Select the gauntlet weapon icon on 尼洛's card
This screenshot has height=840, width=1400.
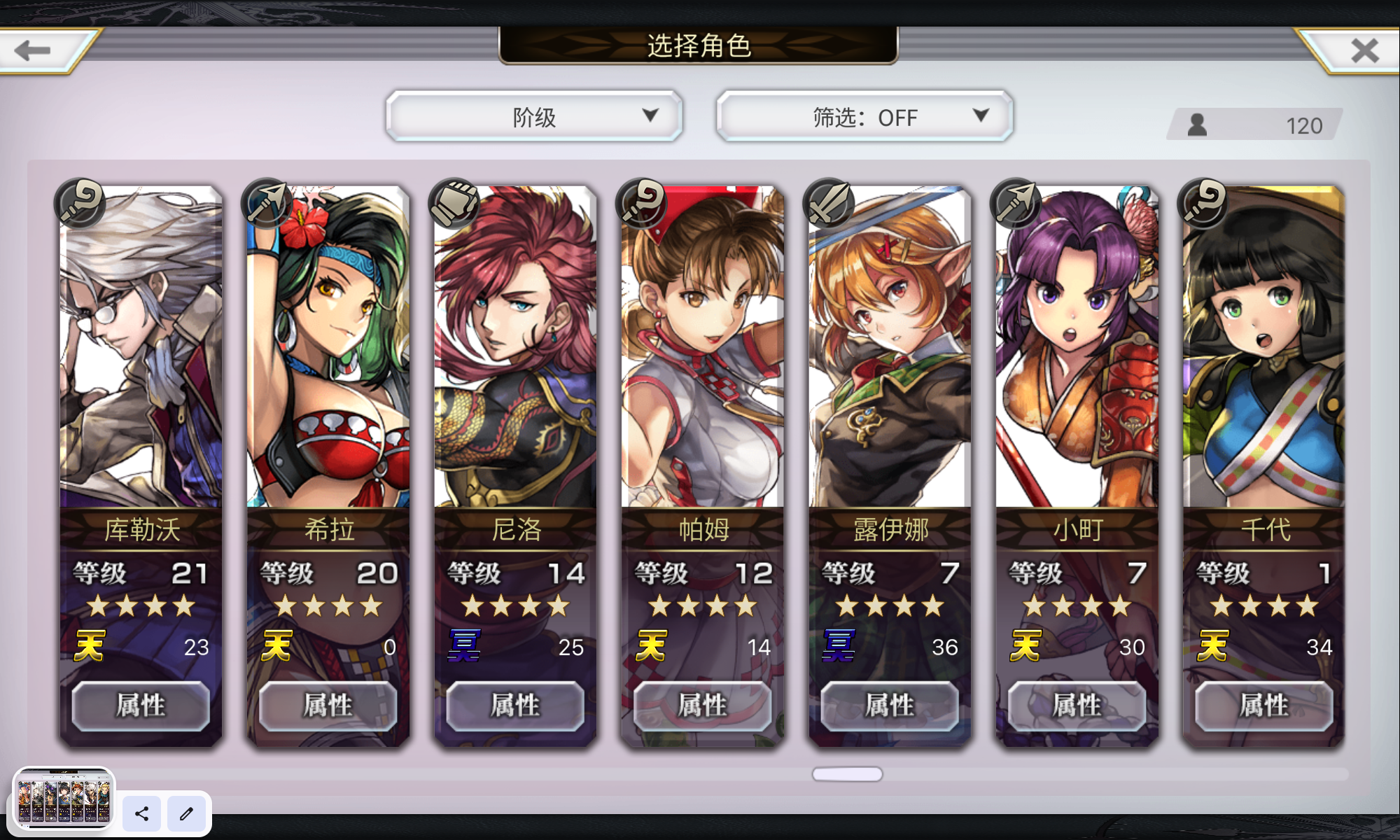tap(453, 202)
